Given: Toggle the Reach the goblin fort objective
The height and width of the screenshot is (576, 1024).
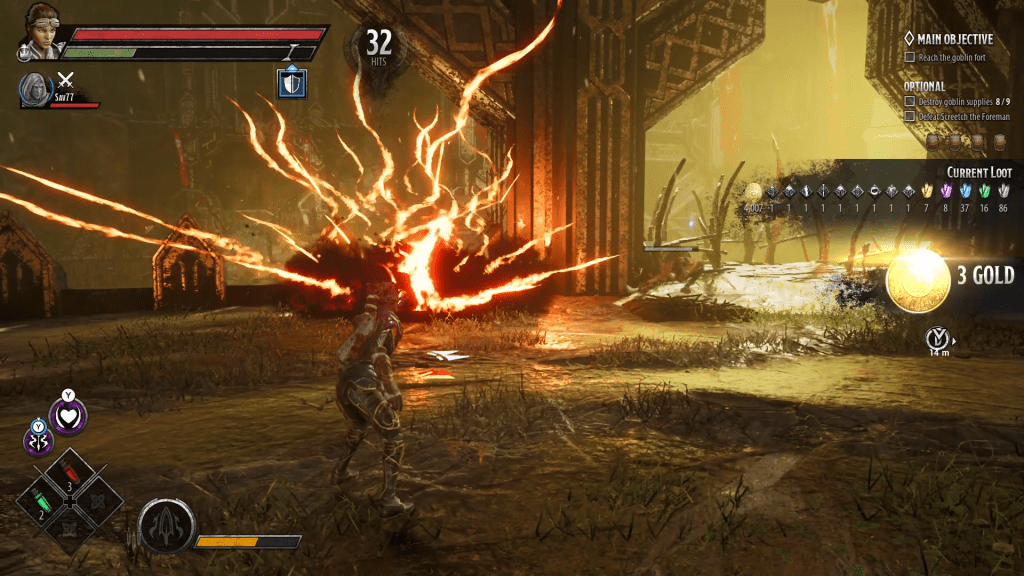Looking at the screenshot, I should click(x=909, y=58).
